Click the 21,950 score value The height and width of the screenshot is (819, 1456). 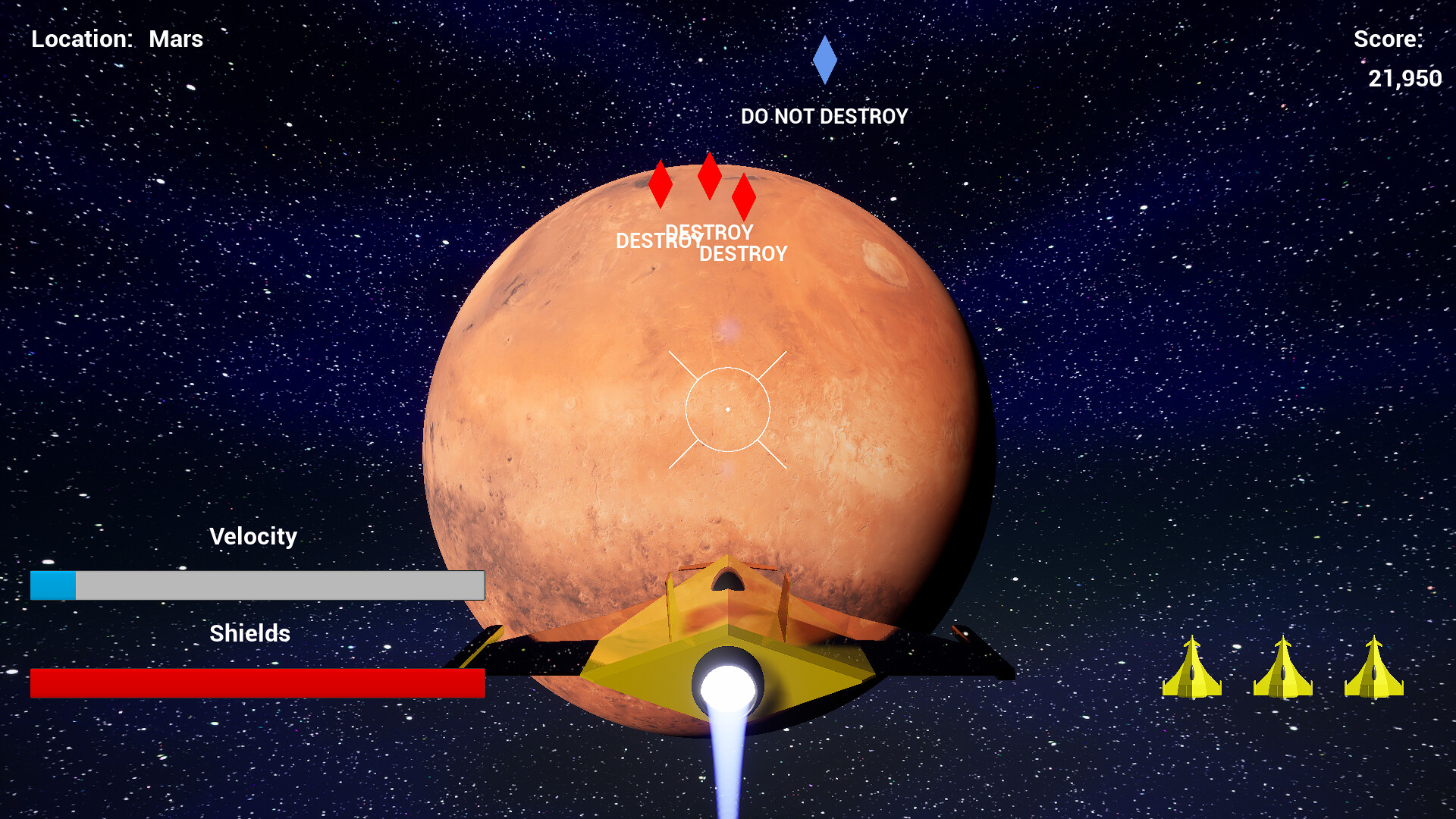pyautogui.click(x=1404, y=78)
